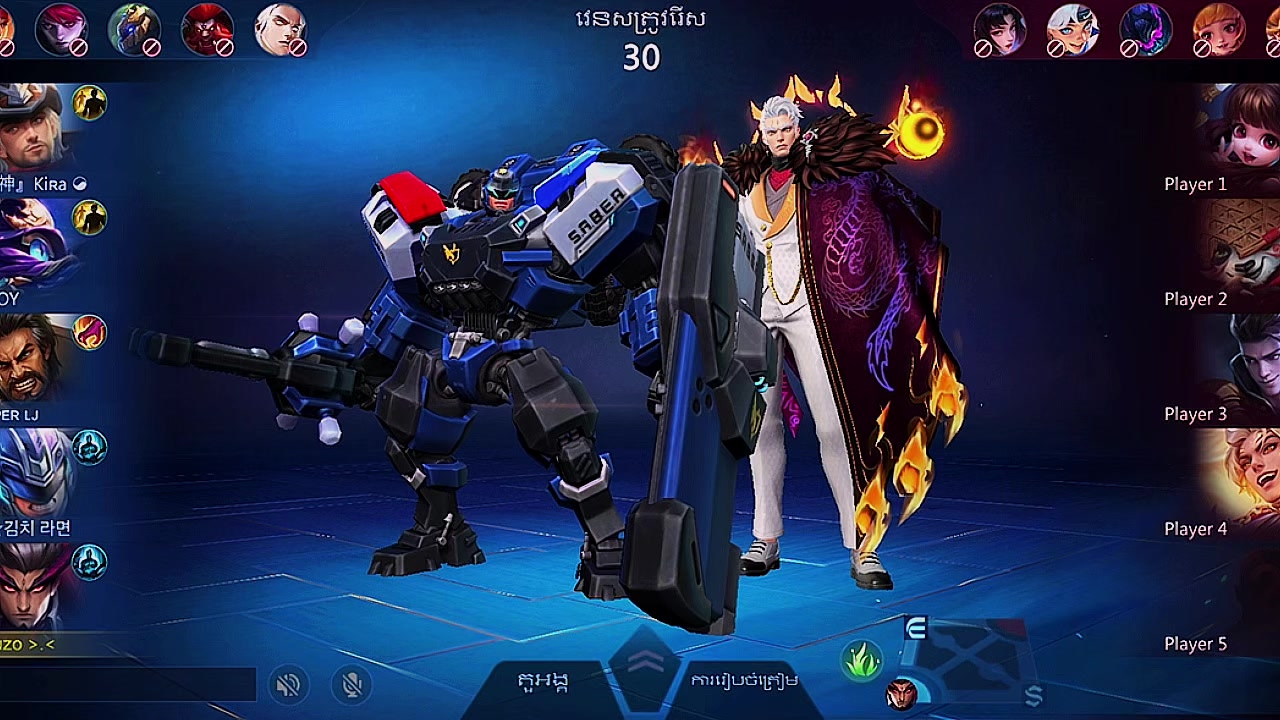
Task: Click the Player 5 name label
Action: tap(1194, 644)
